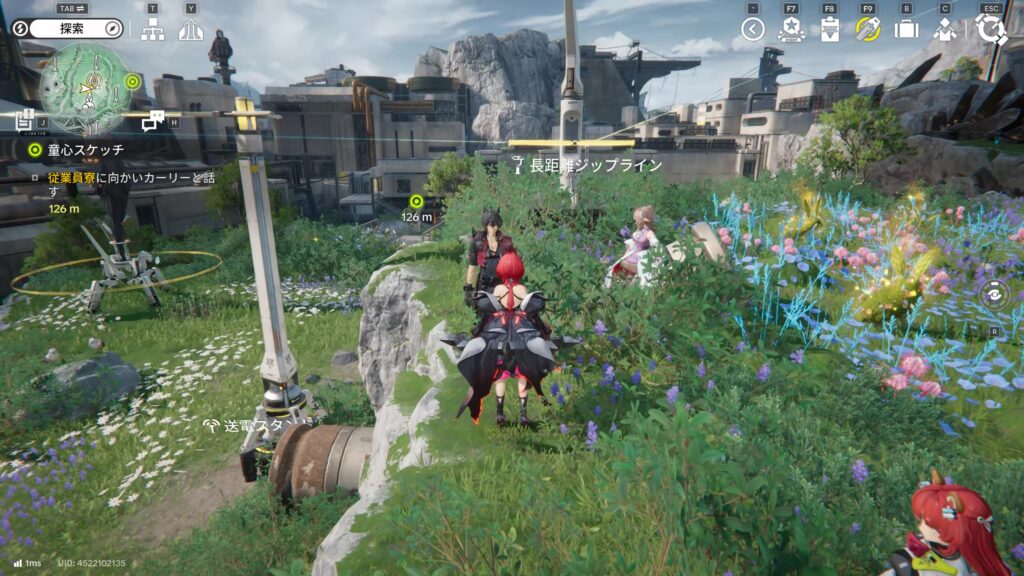Toggle the 探索 exploration mode switch
The height and width of the screenshot is (576, 1024).
(x=68, y=29)
